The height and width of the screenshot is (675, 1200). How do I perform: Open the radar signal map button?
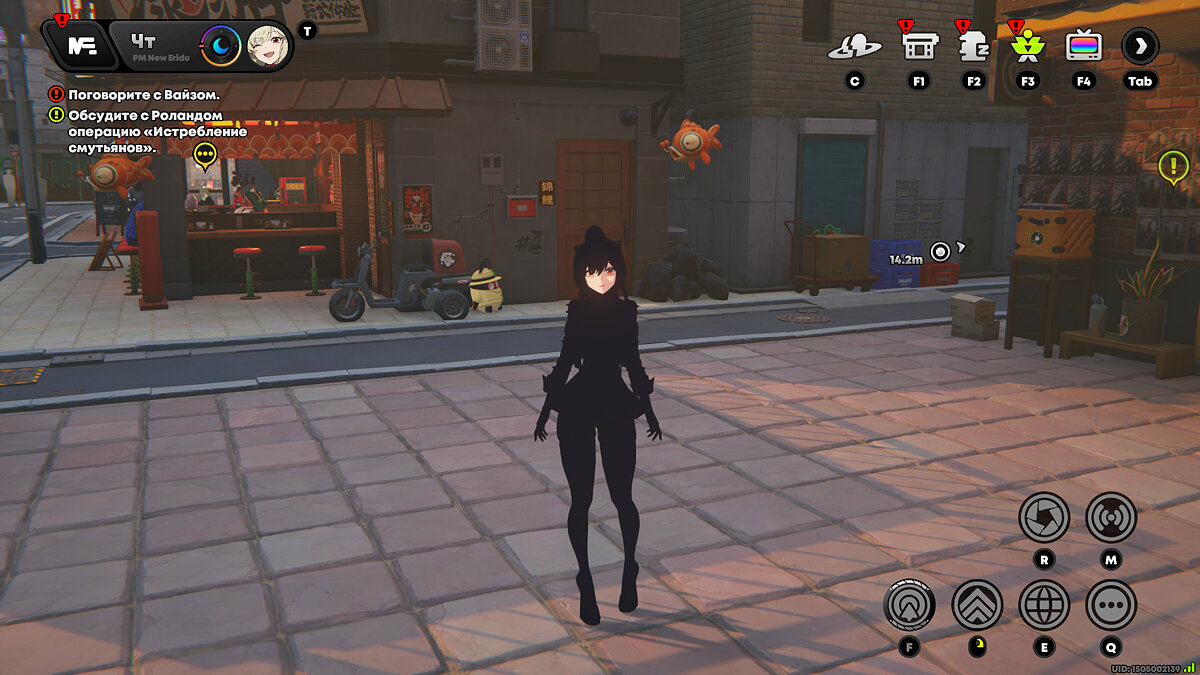pos(1111,517)
